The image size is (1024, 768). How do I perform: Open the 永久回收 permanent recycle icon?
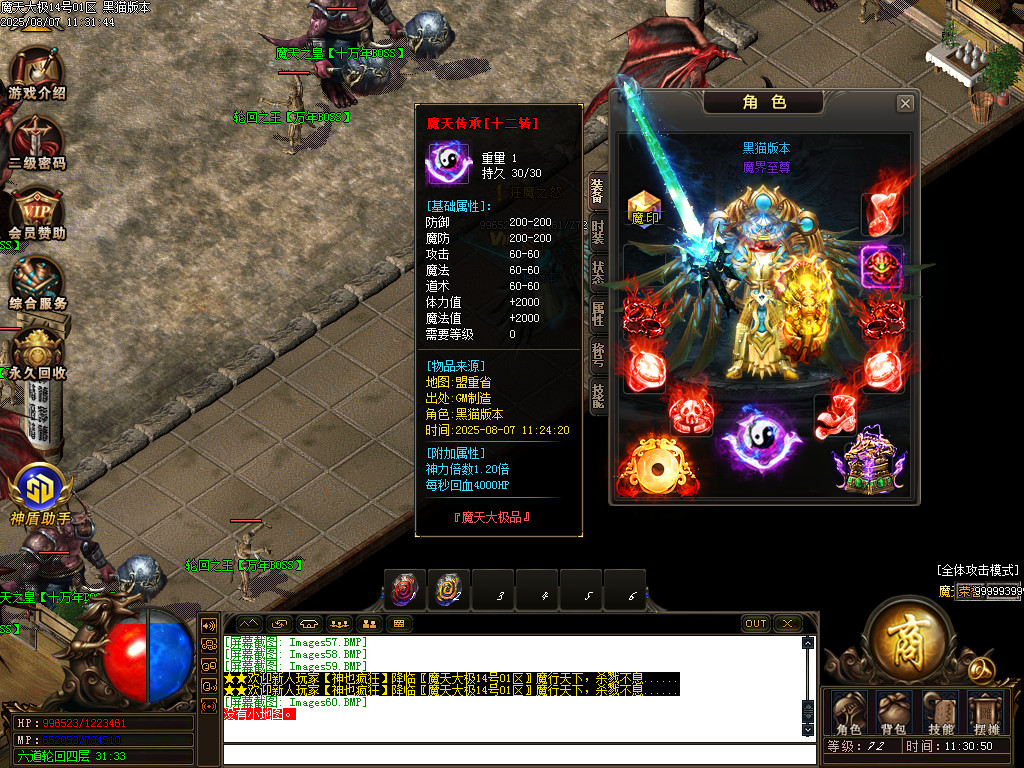[x=37, y=352]
